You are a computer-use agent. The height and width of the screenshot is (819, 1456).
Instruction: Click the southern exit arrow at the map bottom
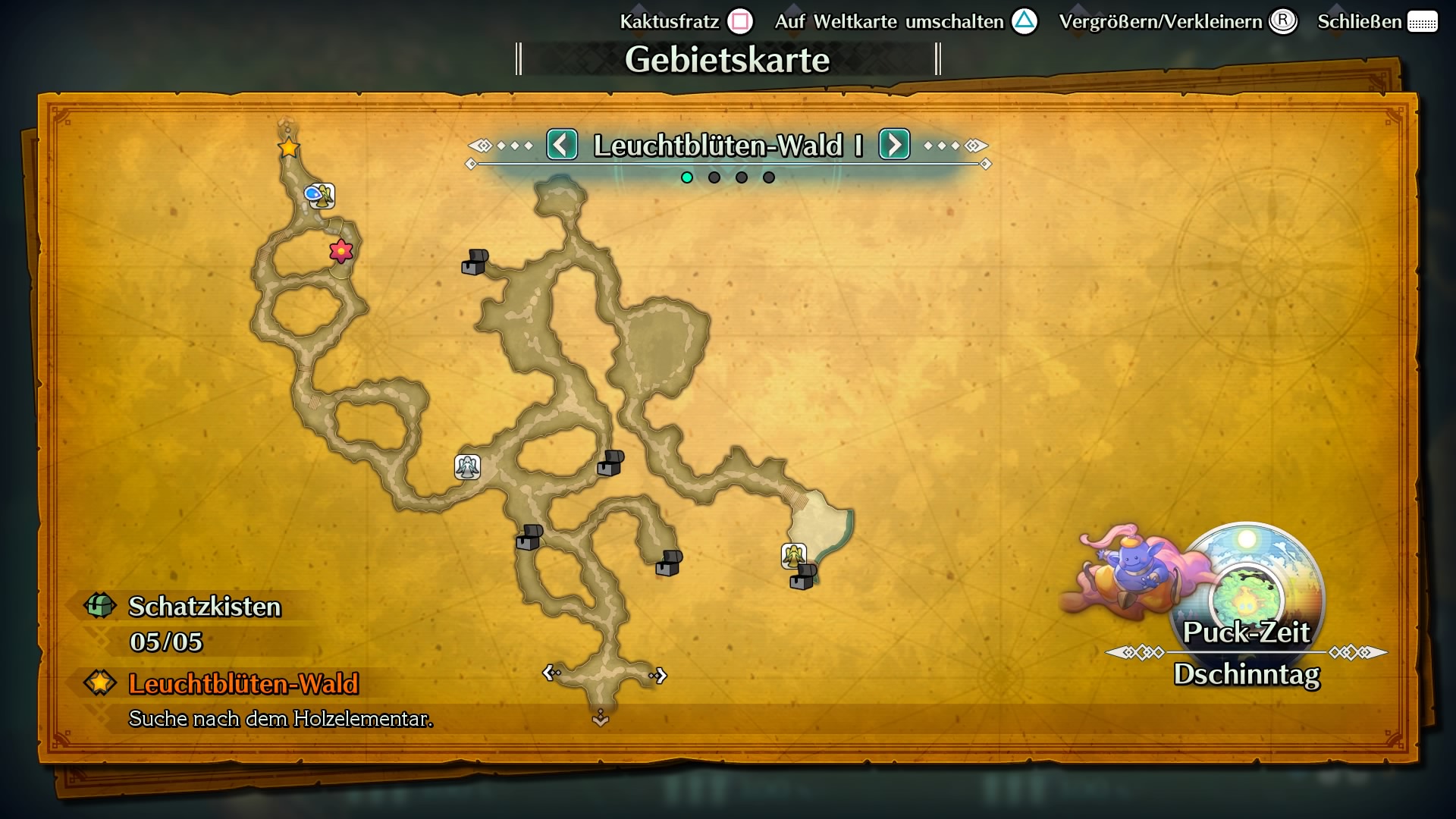point(599,716)
